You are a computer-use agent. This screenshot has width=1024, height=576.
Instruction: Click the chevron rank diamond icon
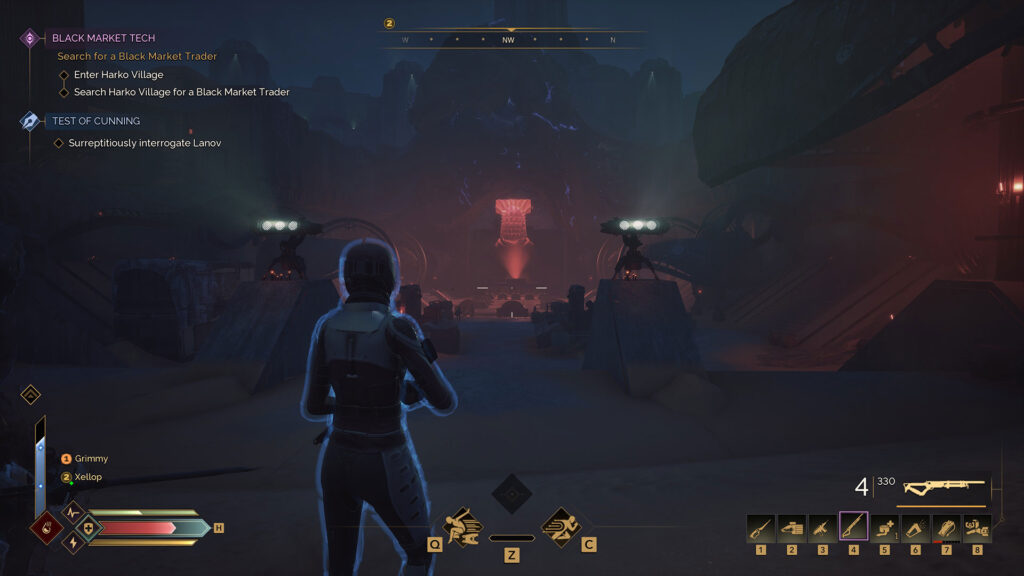point(30,394)
